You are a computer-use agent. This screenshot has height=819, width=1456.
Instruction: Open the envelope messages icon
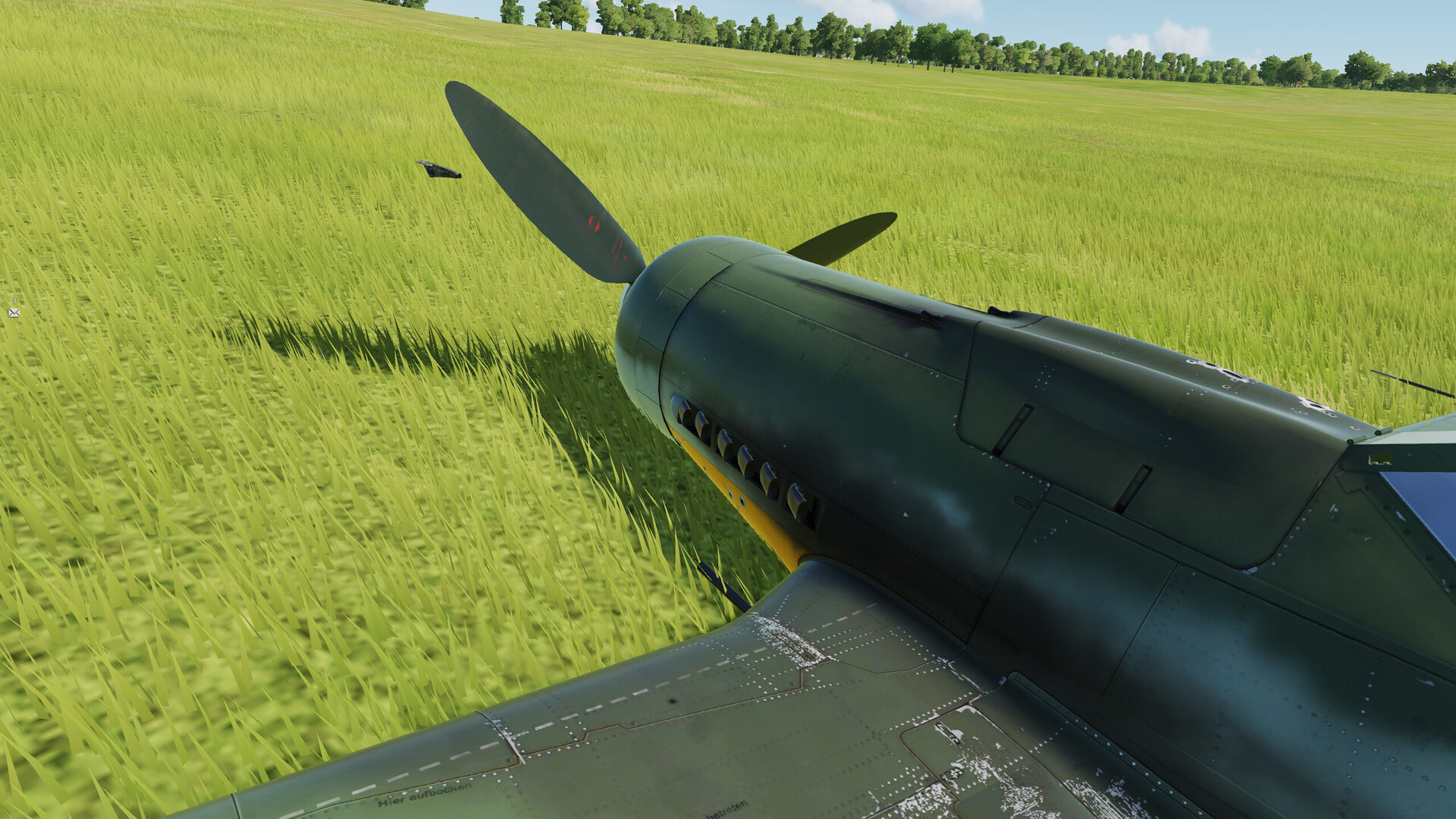[x=14, y=312]
